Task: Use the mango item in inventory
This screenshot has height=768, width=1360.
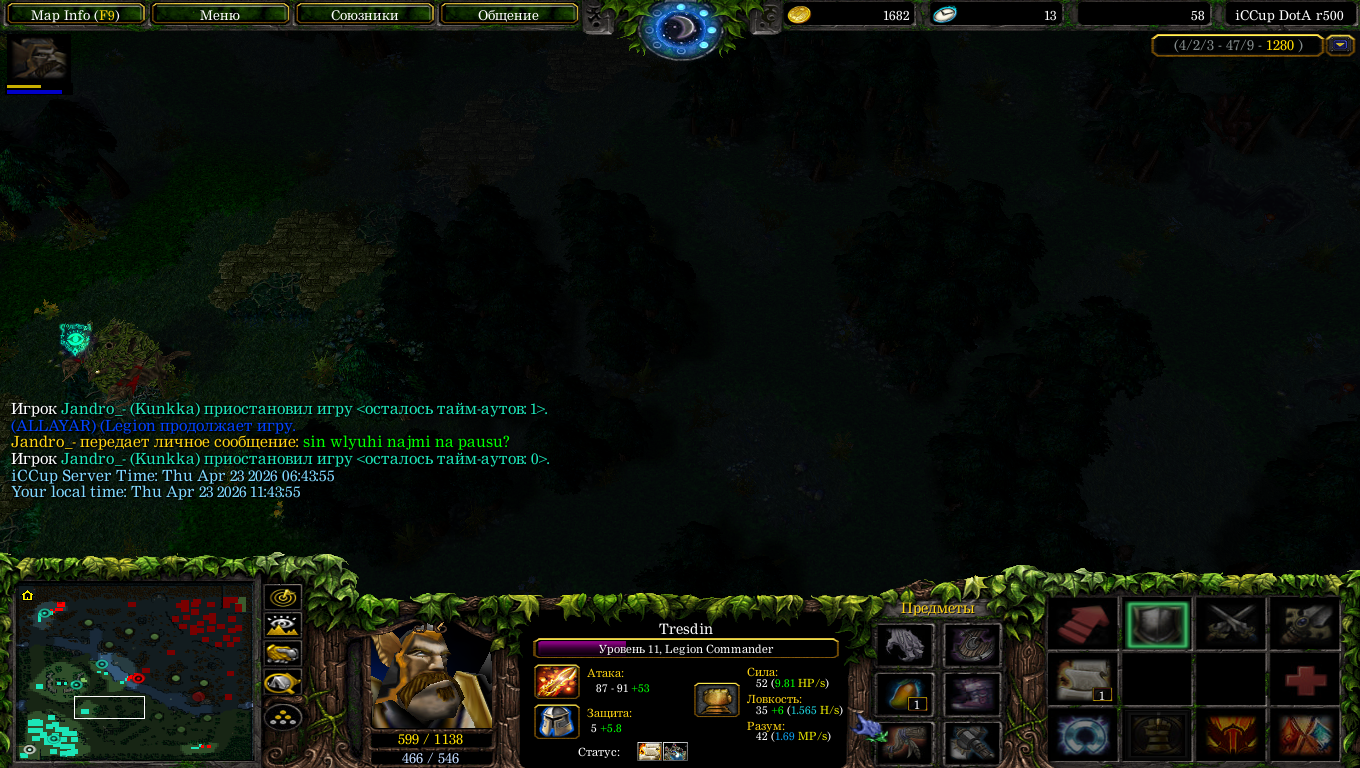Action: tap(905, 693)
